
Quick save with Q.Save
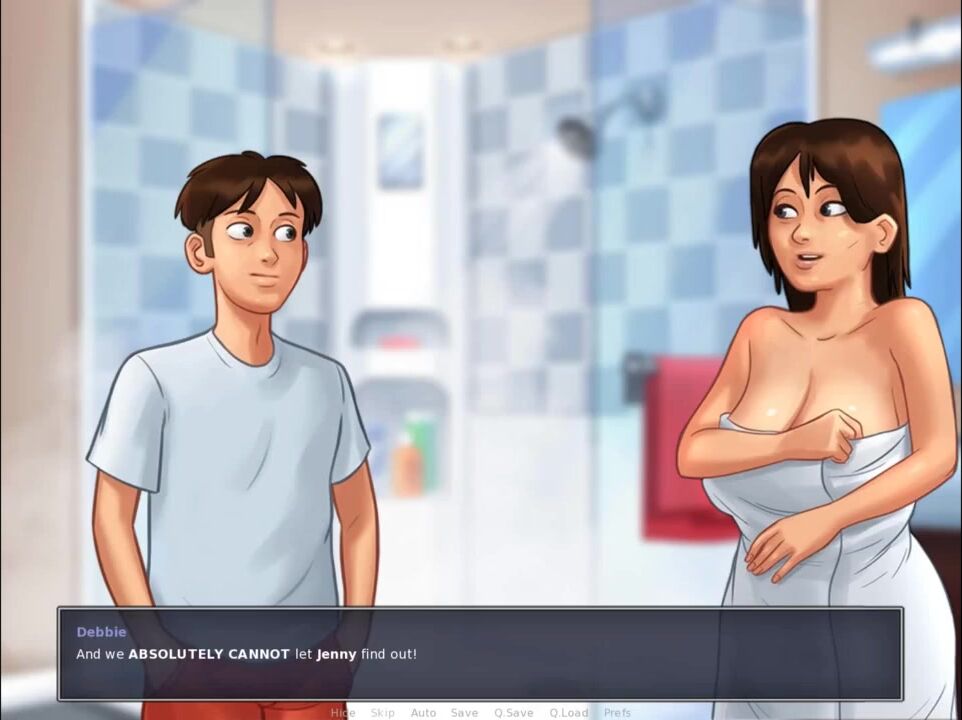click(x=513, y=713)
